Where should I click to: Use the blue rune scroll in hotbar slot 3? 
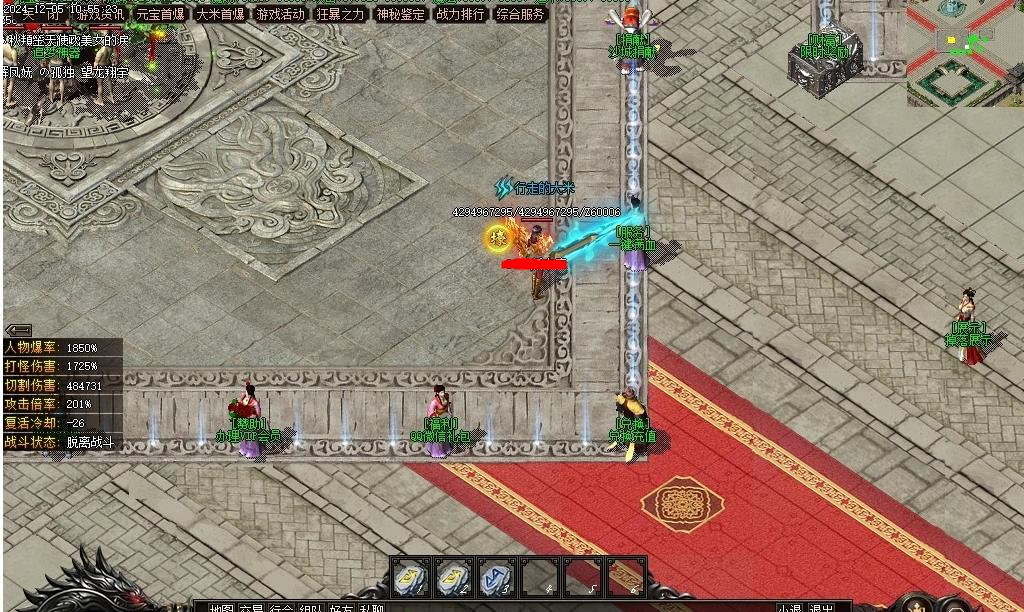click(x=497, y=577)
